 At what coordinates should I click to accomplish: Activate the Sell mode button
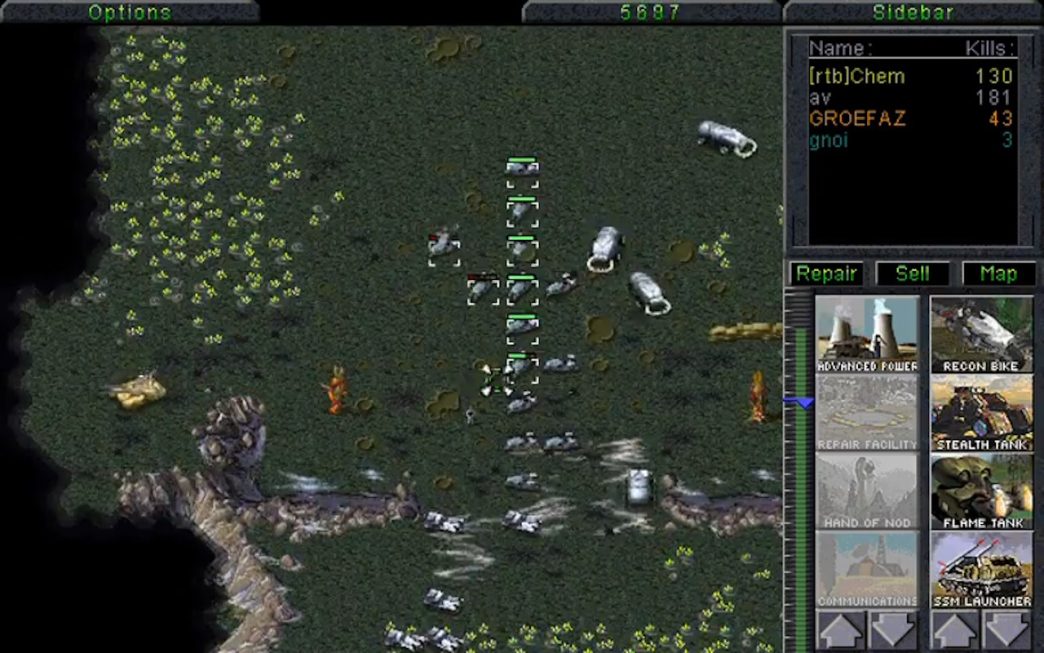point(912,274)
